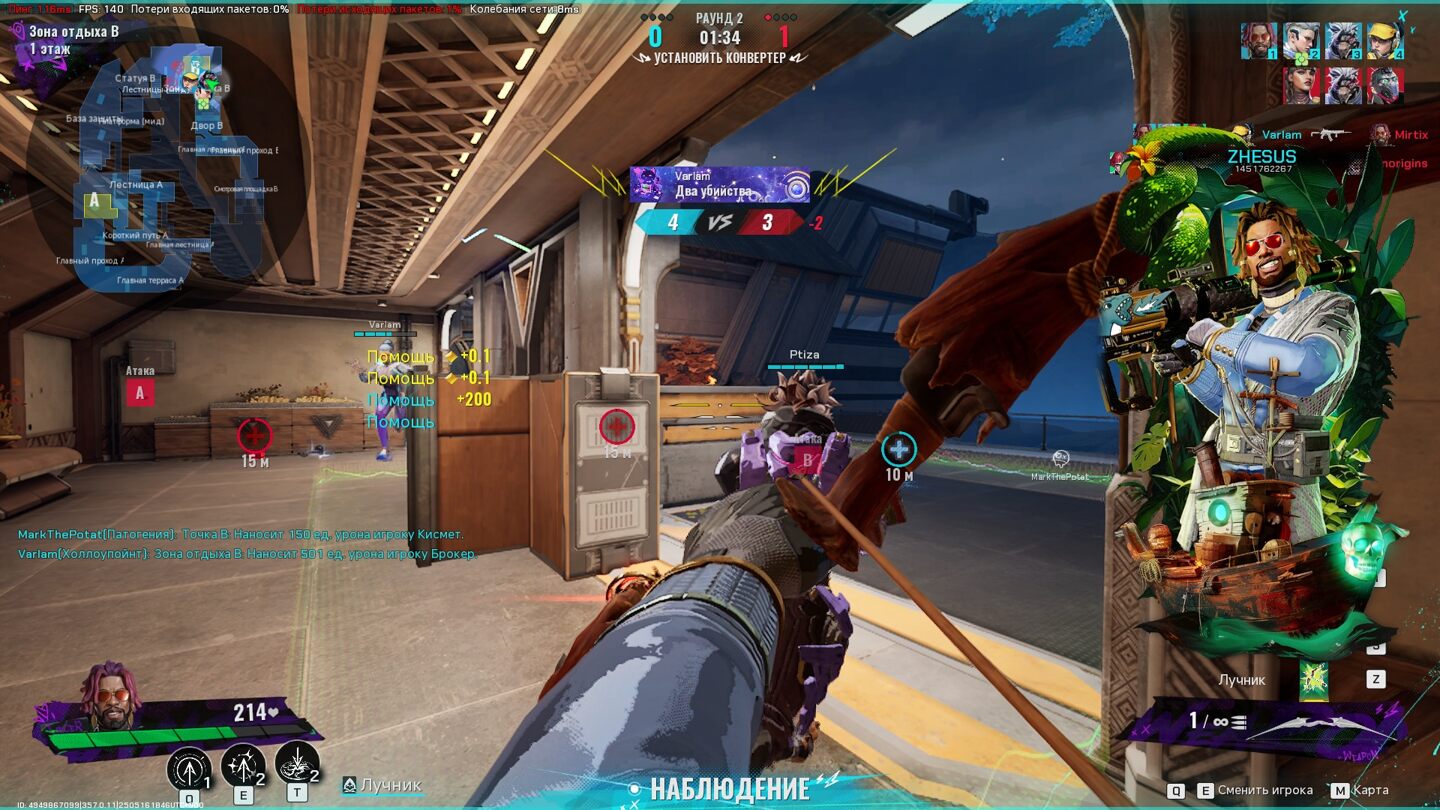Select teammate portrait numbered 3
The image size is (1440, 810).
tap(1343, 41)
